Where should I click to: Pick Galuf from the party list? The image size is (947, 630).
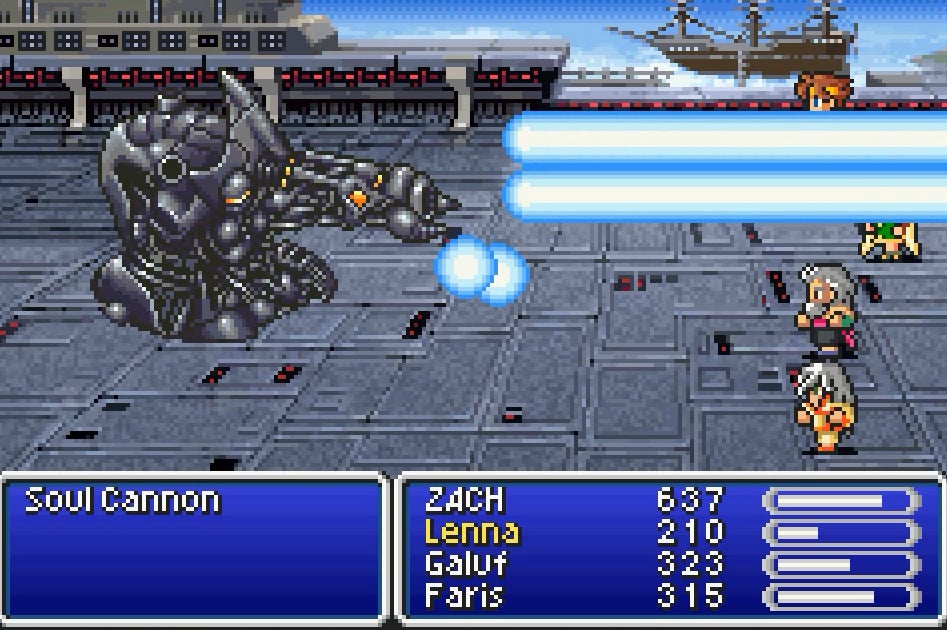[x=465, y=564]
